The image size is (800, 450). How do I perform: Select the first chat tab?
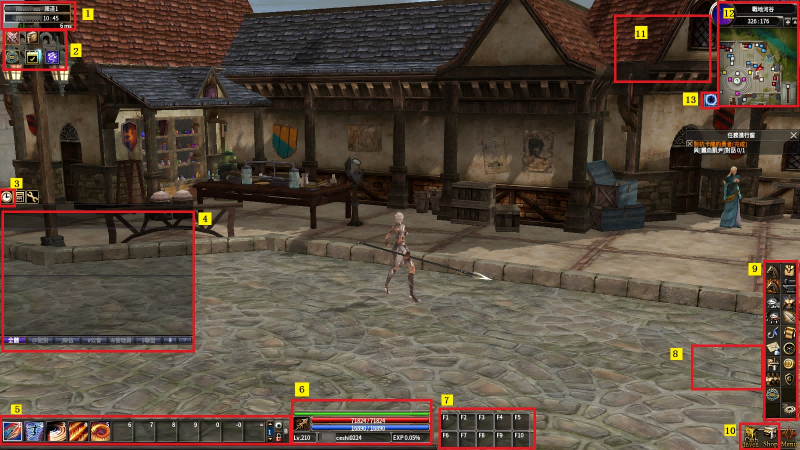[x=13, y=341]
